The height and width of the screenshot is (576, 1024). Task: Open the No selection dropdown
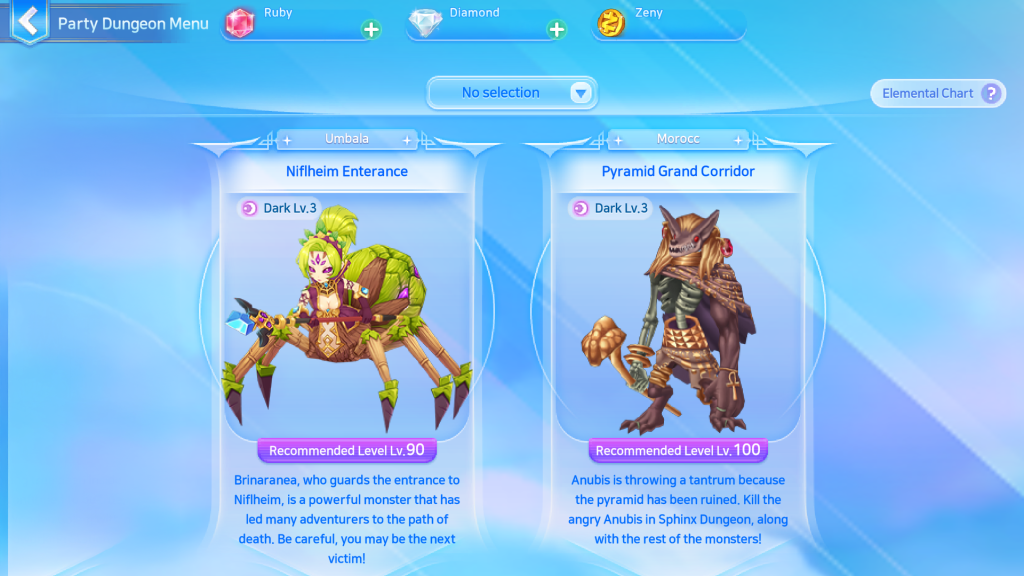[512, 93]
